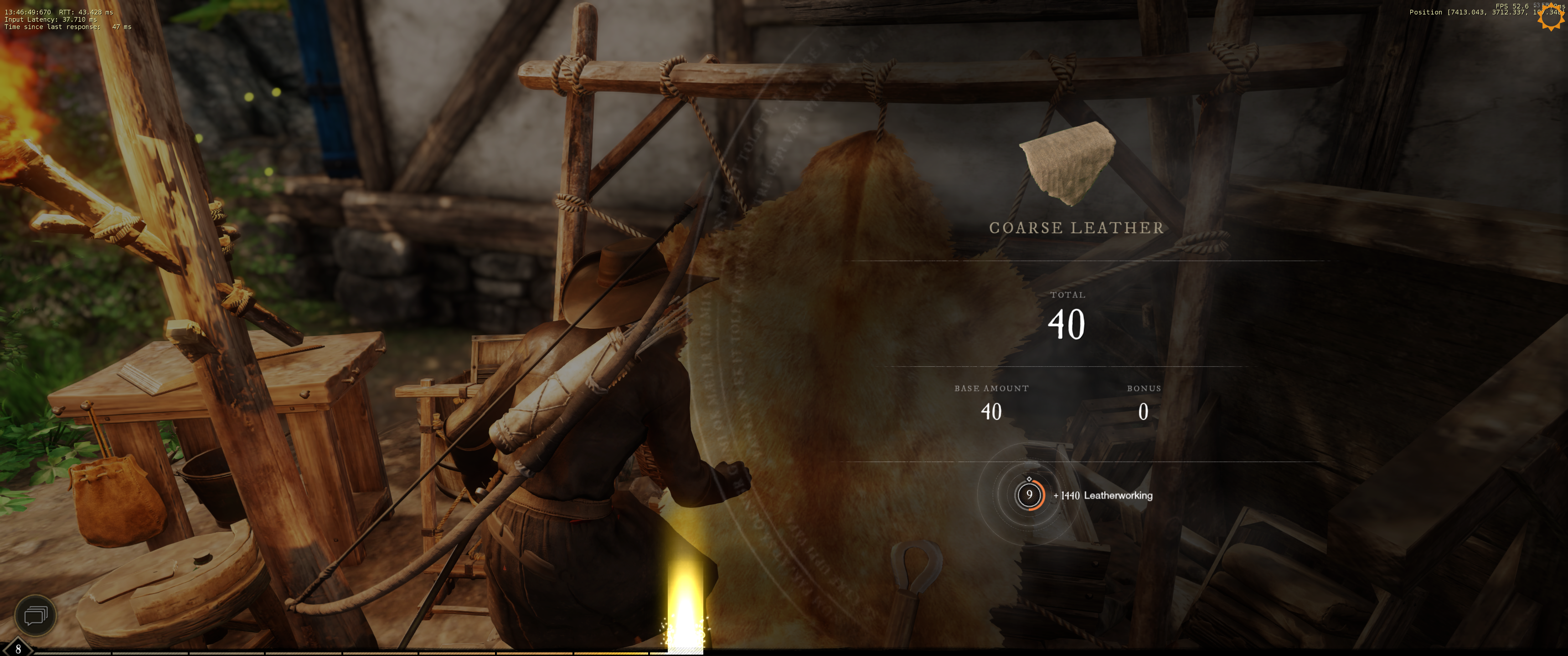
Task: Click the Leatherworking level 9 badge
Action: 1029,495
